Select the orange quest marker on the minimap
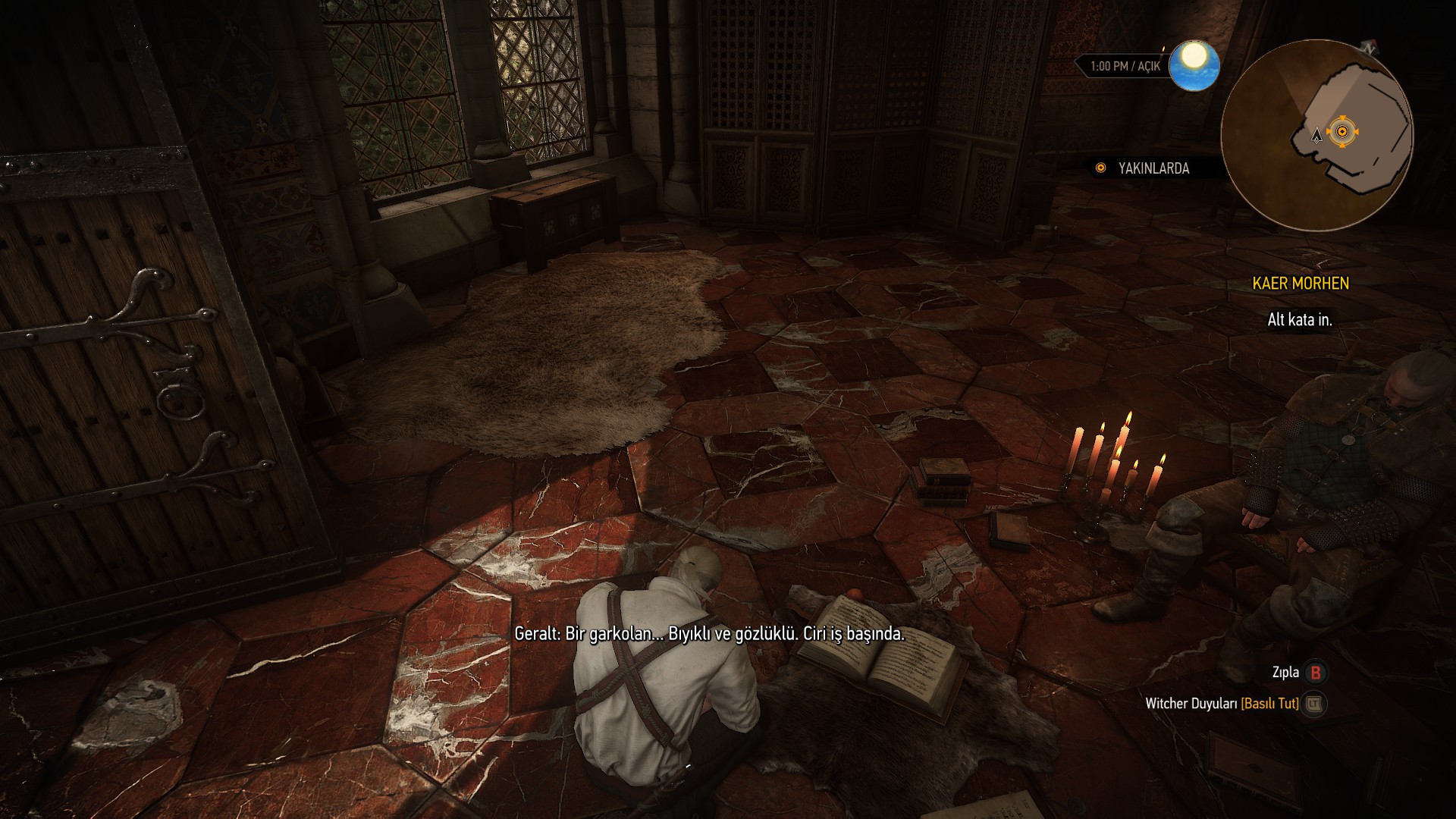Viewport: 1456px width, 819px height. [x=1342, y=132]
